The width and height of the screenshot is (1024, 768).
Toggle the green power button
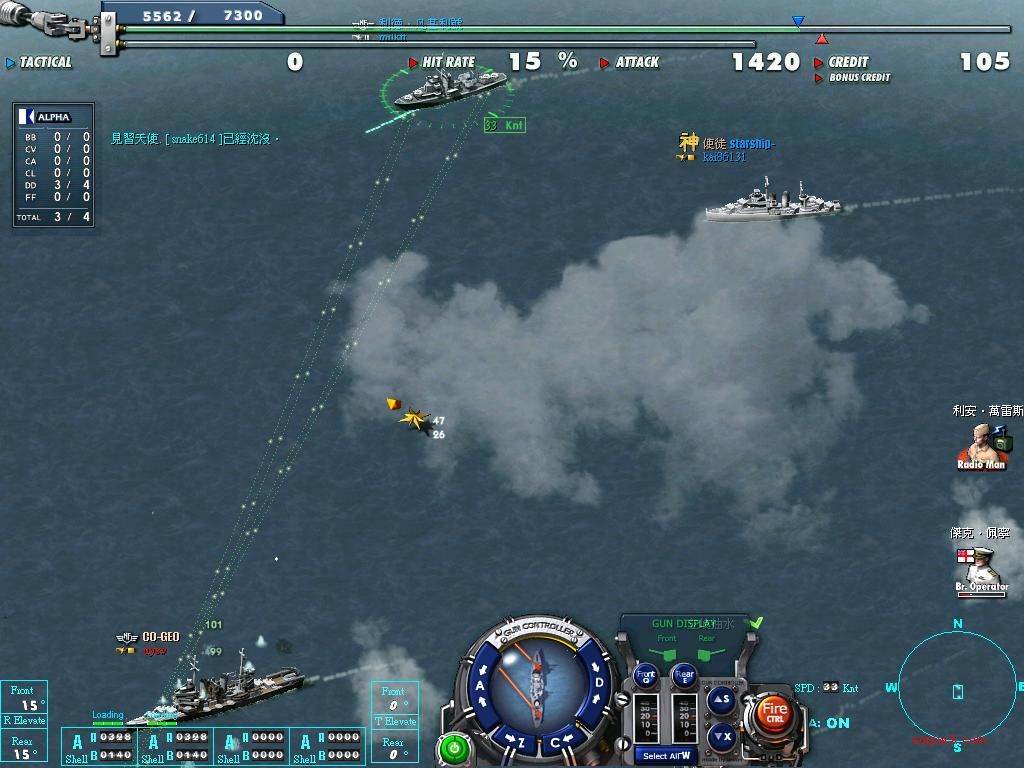[x=454, y=747]
